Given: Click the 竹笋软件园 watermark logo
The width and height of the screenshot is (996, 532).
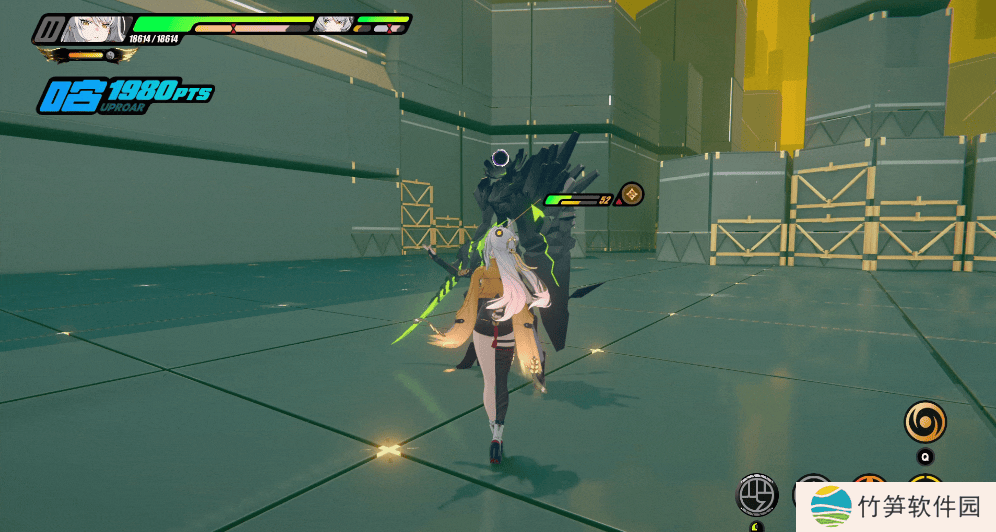Looking at the screenshot, I should tap(831, 506).
